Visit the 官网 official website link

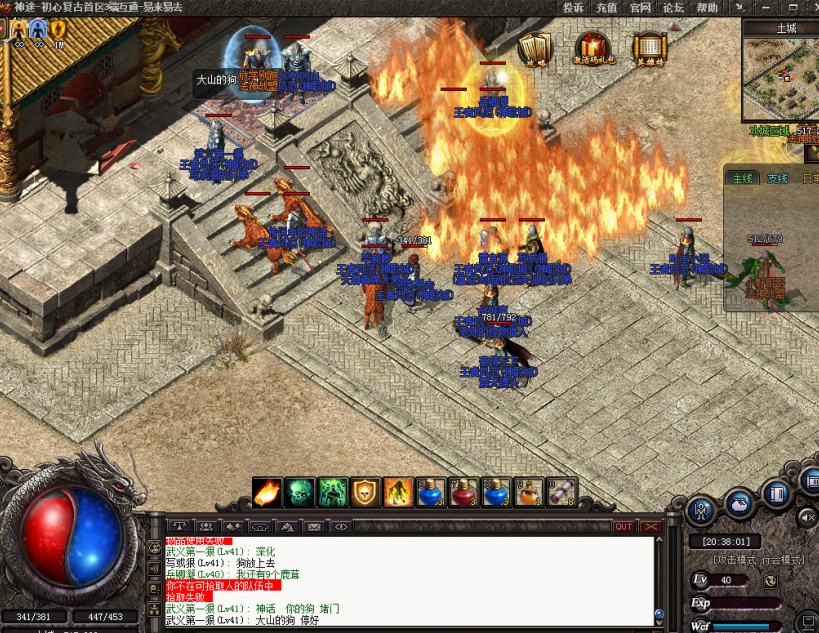(640, 7)
